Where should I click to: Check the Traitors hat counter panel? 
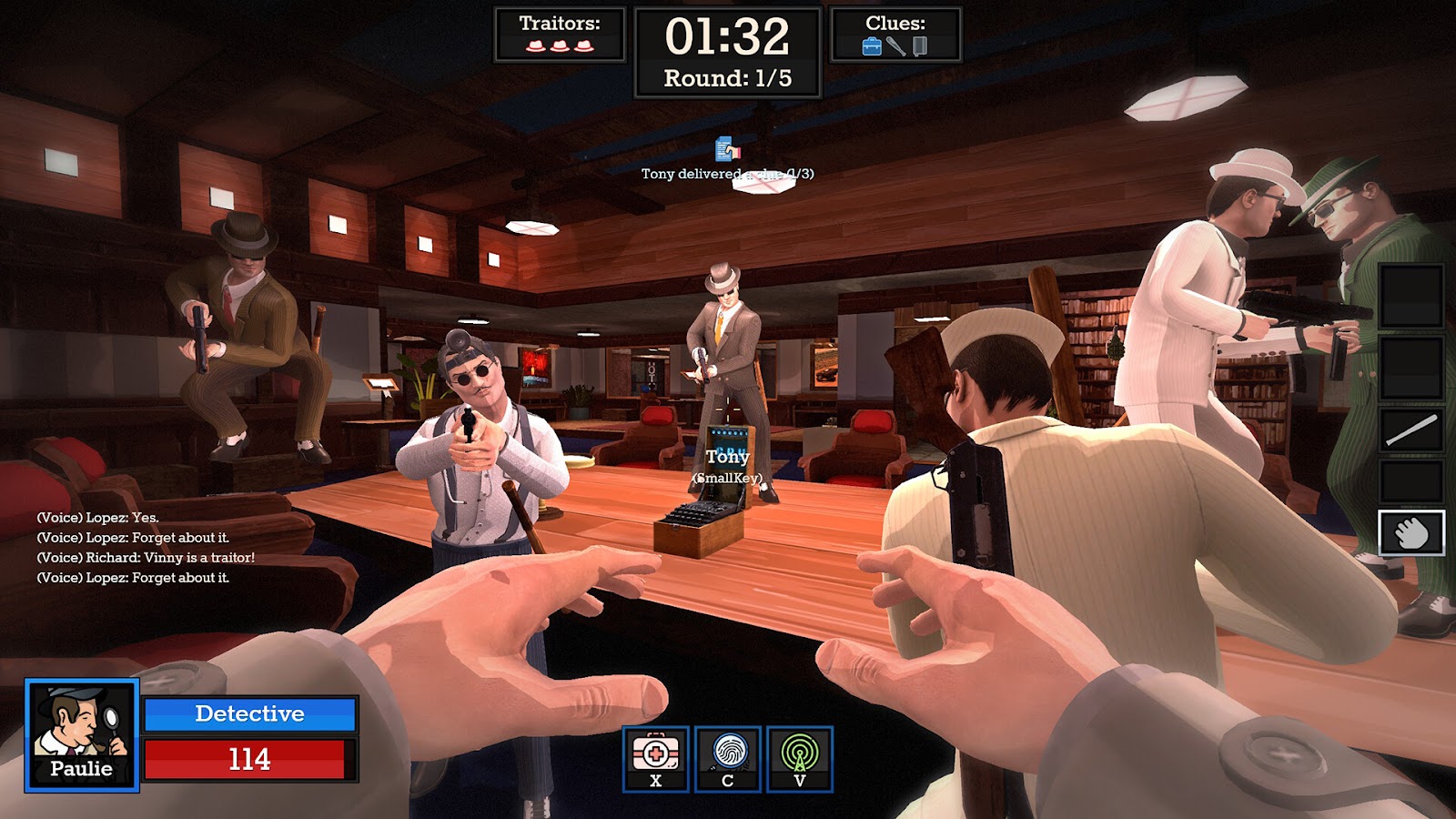click(x=560, y=35)
